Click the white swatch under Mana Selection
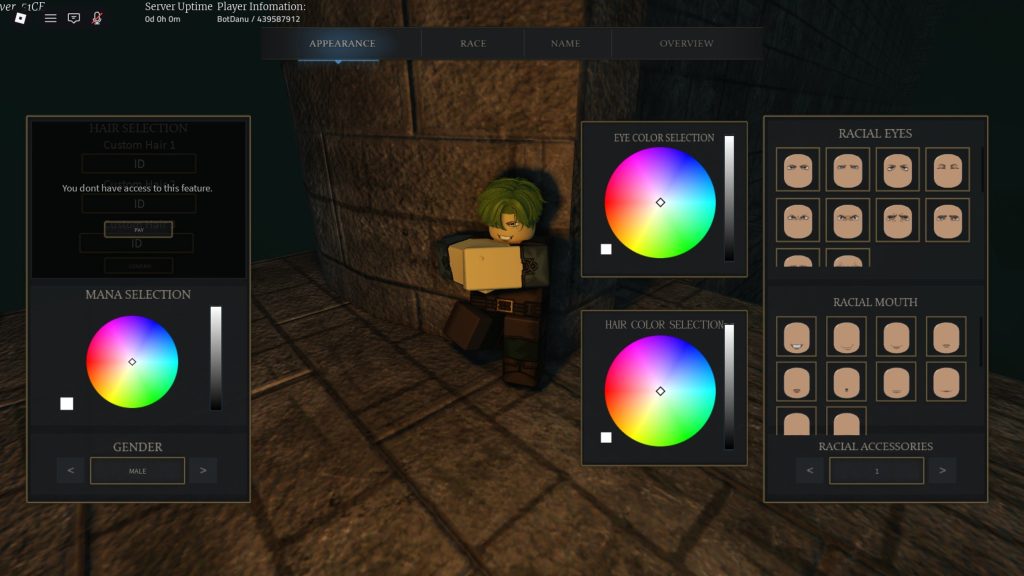The width and height of the screenshot is (1024, 576). point(67,404)
